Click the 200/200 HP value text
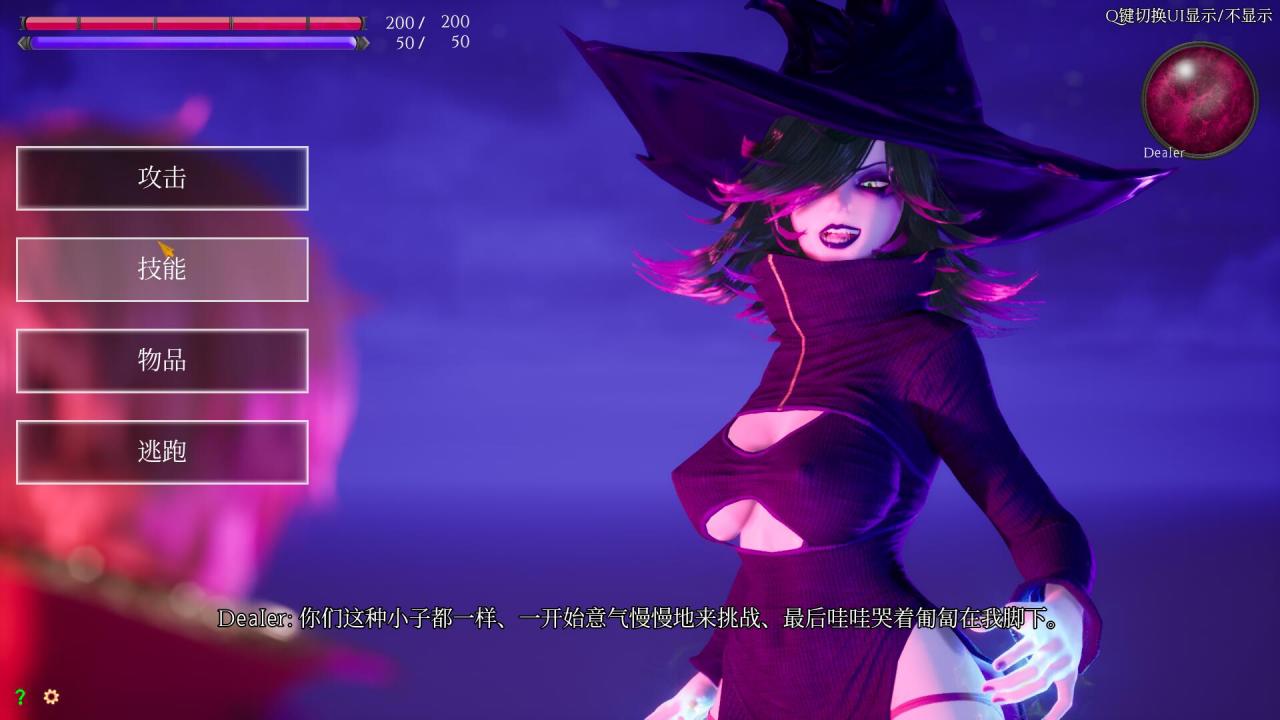Image resolution: width=1280 pixels, height=720 pixels. pos(425,22)
